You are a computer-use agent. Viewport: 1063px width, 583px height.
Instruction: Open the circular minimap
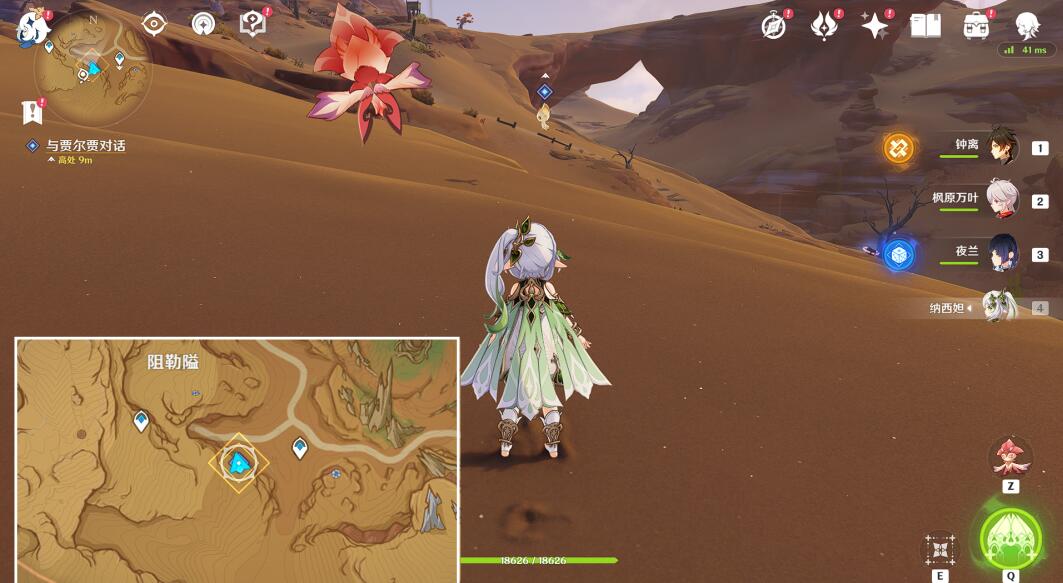point(92,68)
